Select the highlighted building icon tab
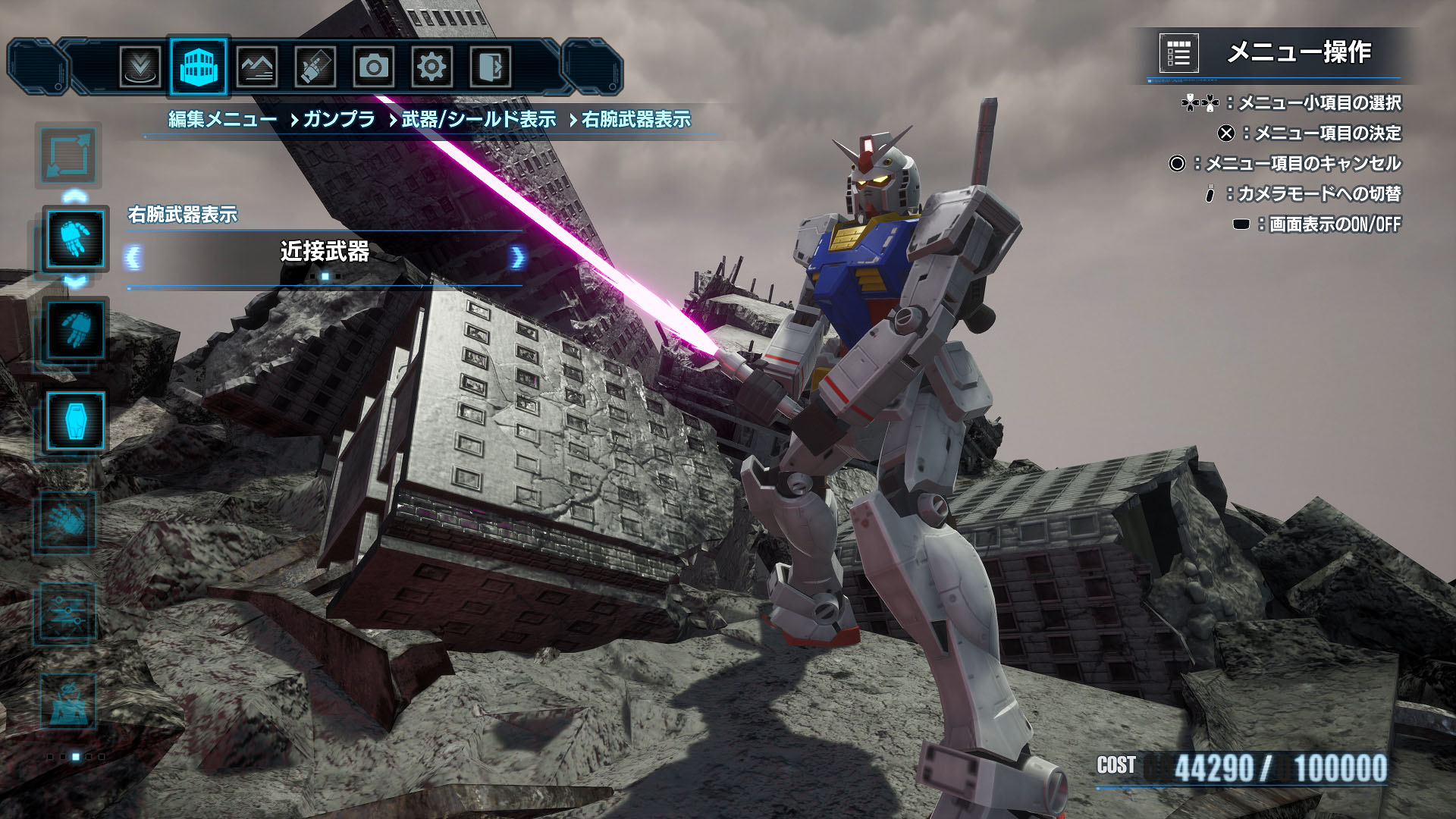 (199, 67)
